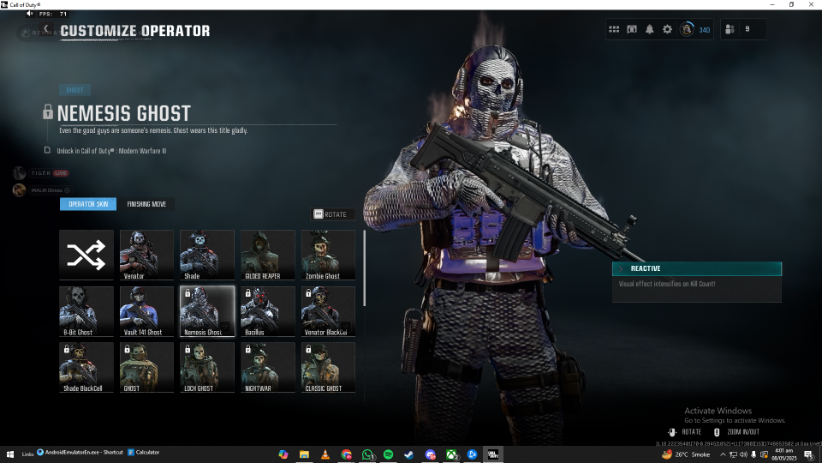Go back using the arrow beside Customize Operator
The width and height of the screenshot is (822, 463).
click(x=46, y=31)
